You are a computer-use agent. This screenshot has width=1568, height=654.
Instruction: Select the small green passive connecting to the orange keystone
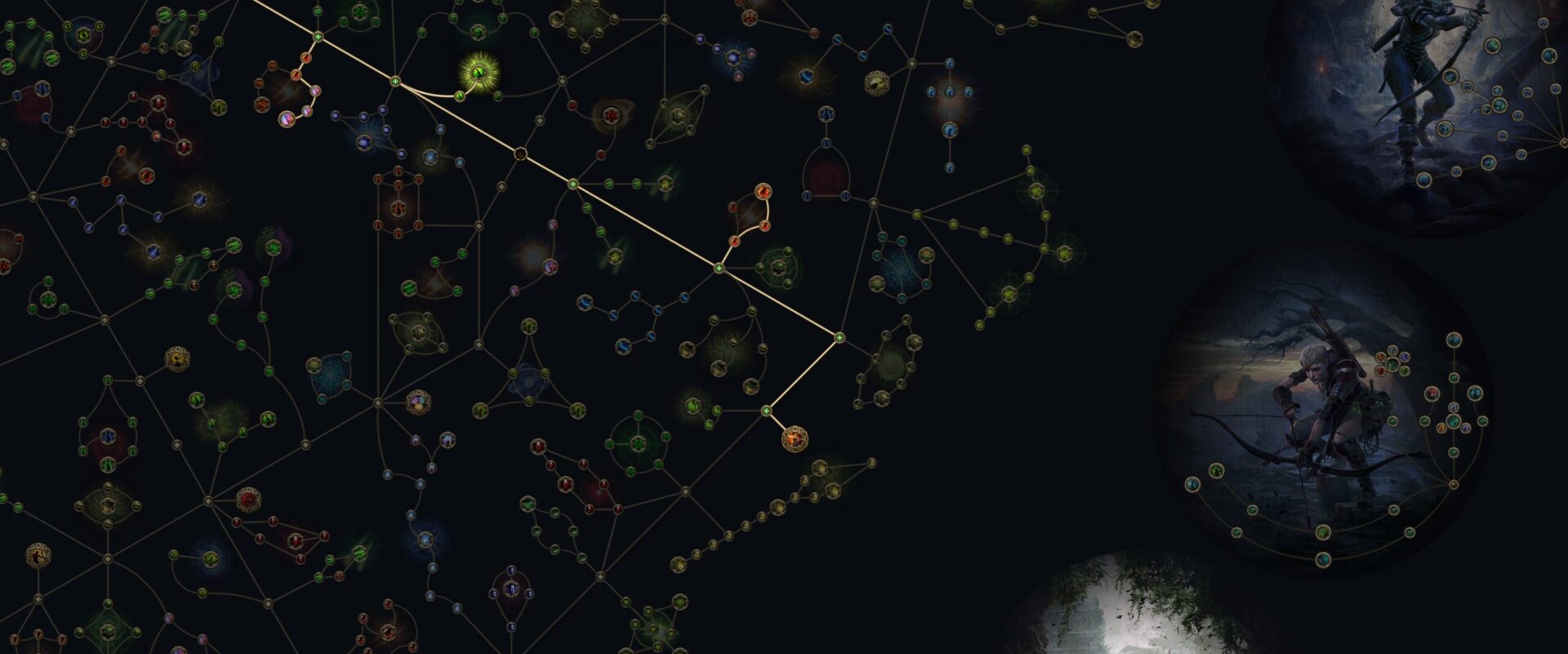pos(766,412)
